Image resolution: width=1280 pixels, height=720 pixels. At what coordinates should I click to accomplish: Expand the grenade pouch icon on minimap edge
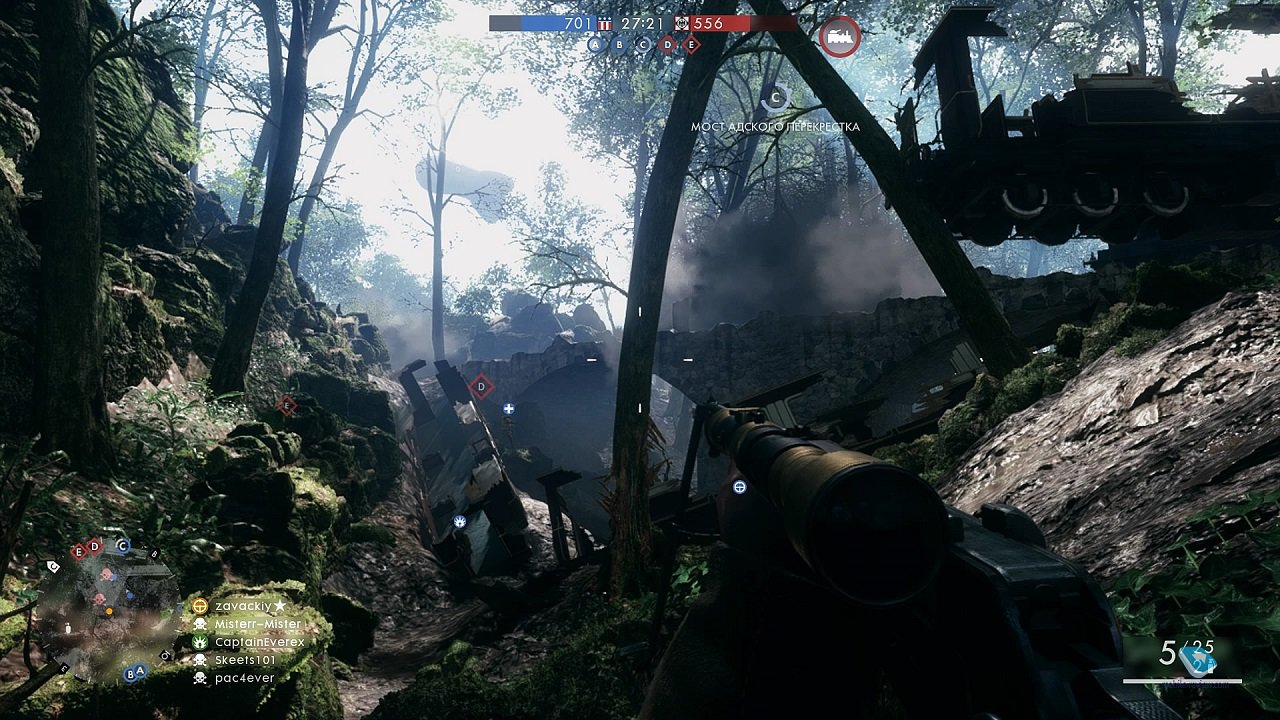68,628
